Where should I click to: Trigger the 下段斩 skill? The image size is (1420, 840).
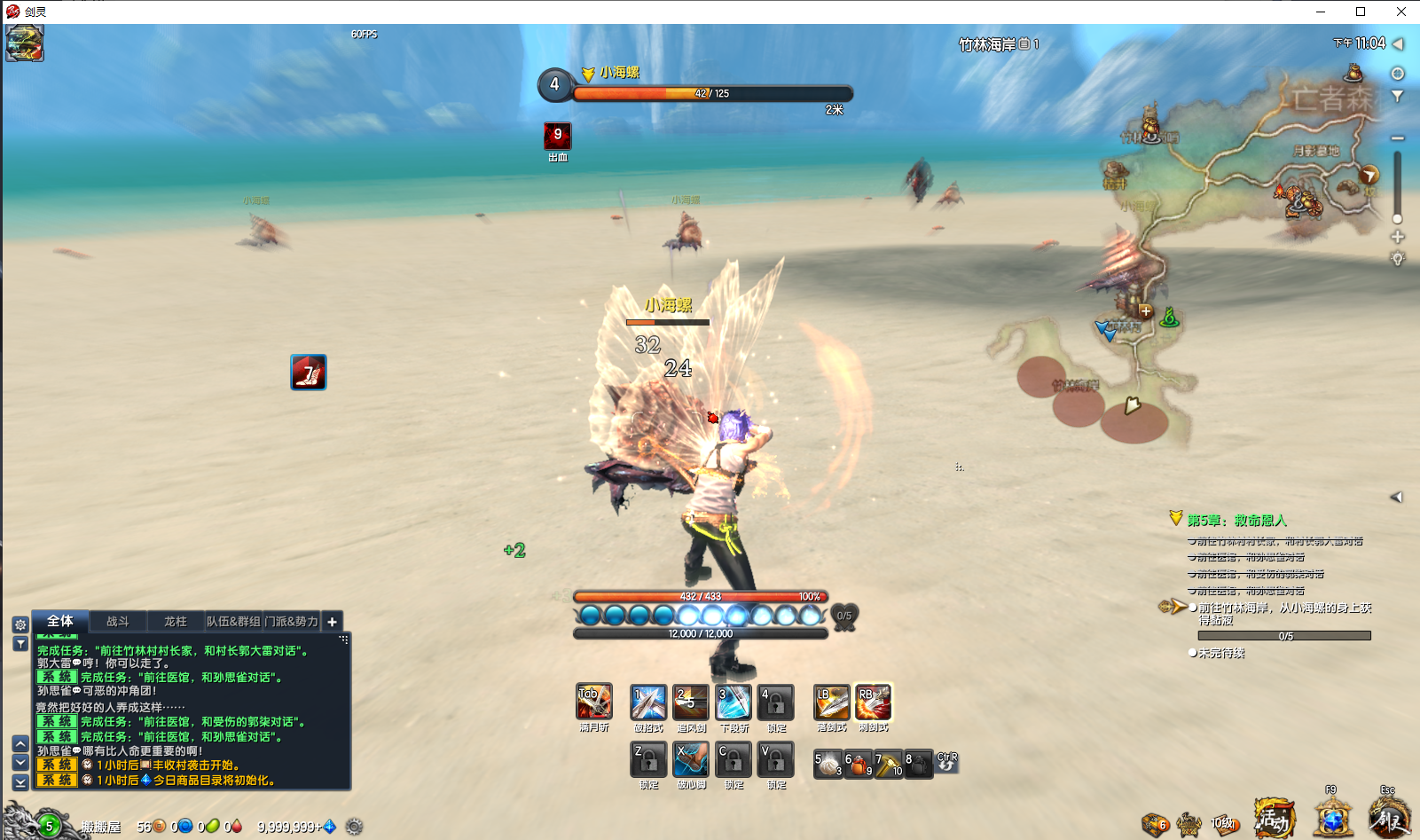[x=734, y=702]
